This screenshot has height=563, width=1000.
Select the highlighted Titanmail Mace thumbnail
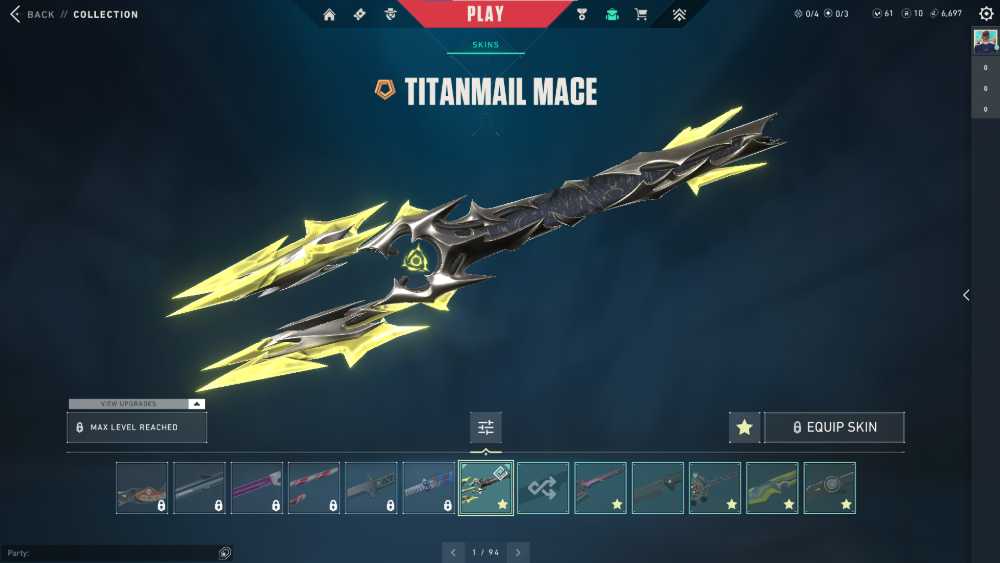tap(486, 488)
